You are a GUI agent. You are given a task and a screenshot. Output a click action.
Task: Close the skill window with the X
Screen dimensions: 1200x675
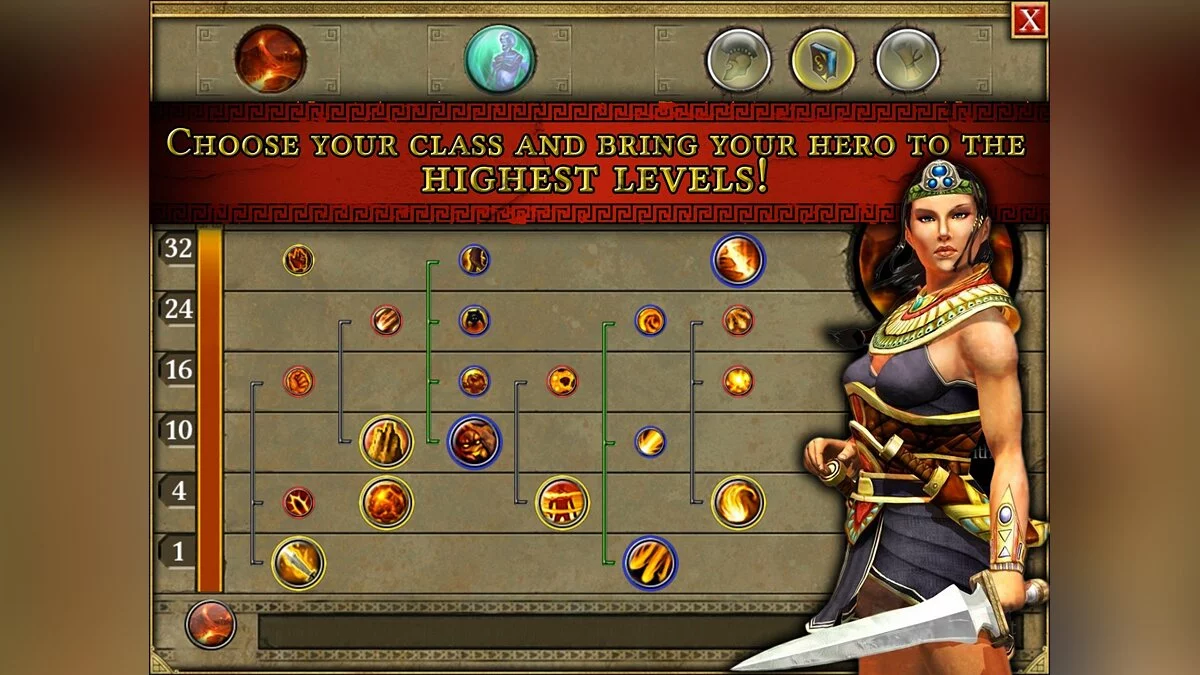1029,20
